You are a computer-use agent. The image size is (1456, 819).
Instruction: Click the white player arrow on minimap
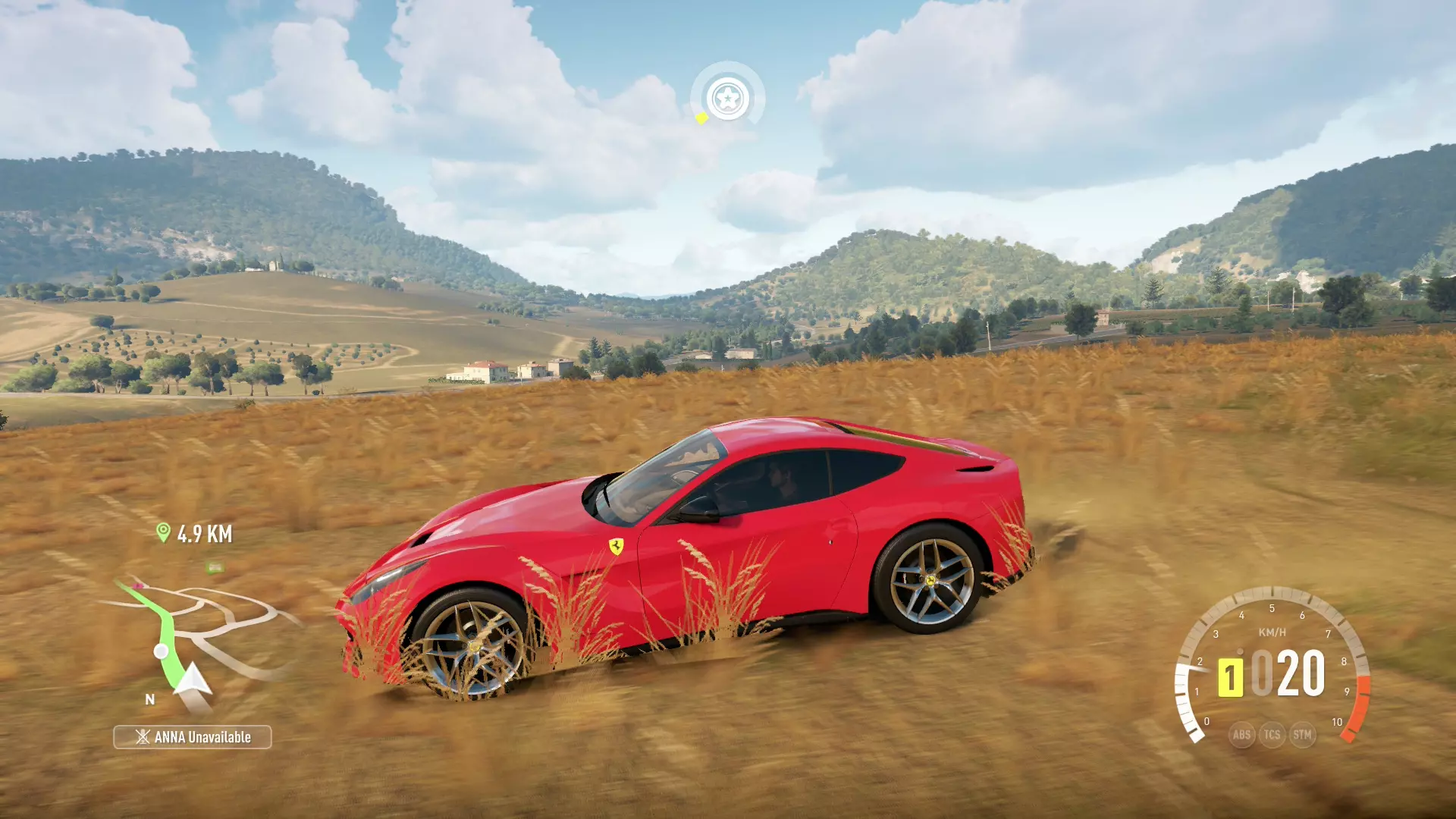pos(193,679)
